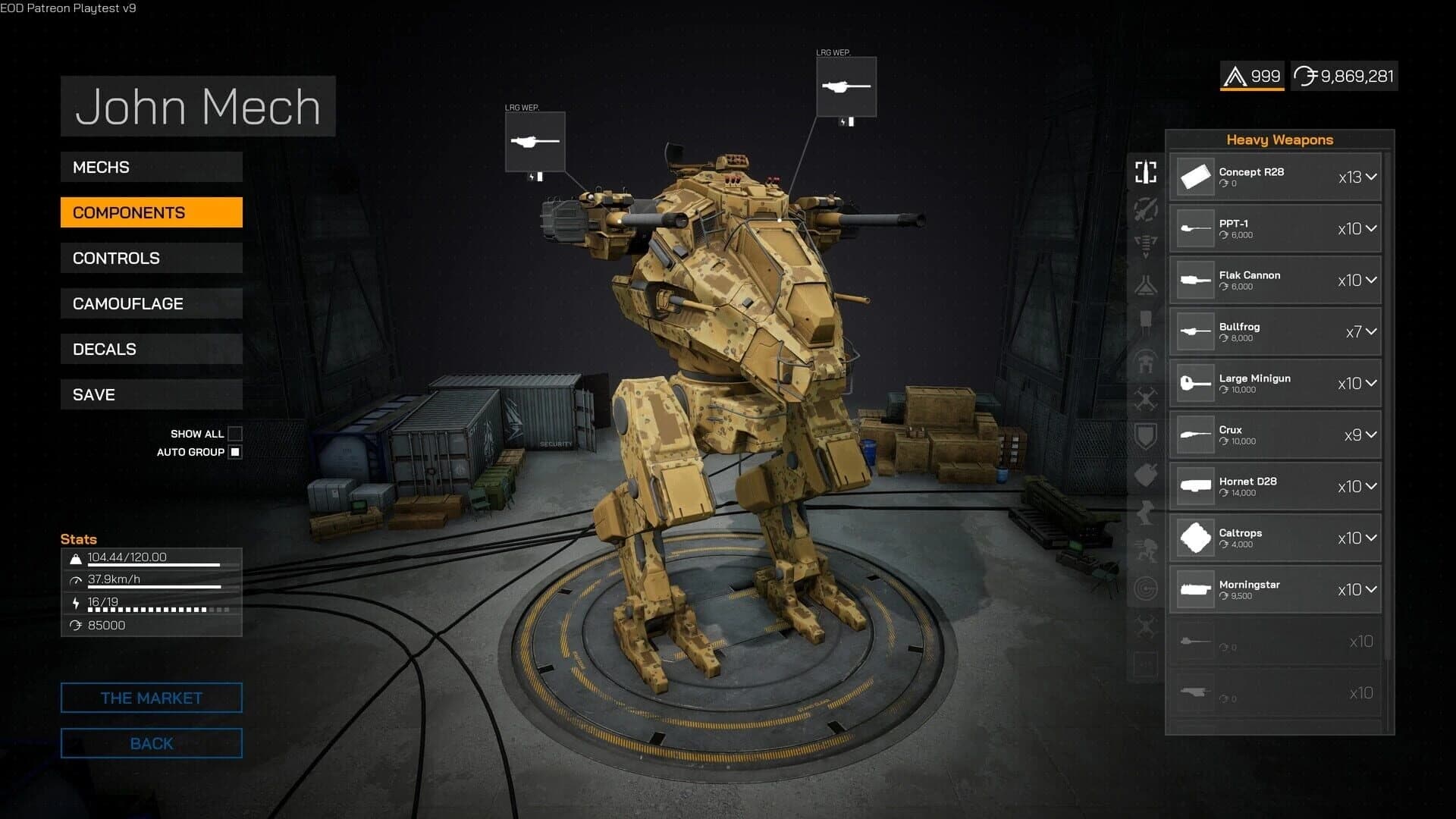This screenshot has width=1456, height=819.
Task: Select the highlighted weapons category icon
Action: [x=1145, y=173]
